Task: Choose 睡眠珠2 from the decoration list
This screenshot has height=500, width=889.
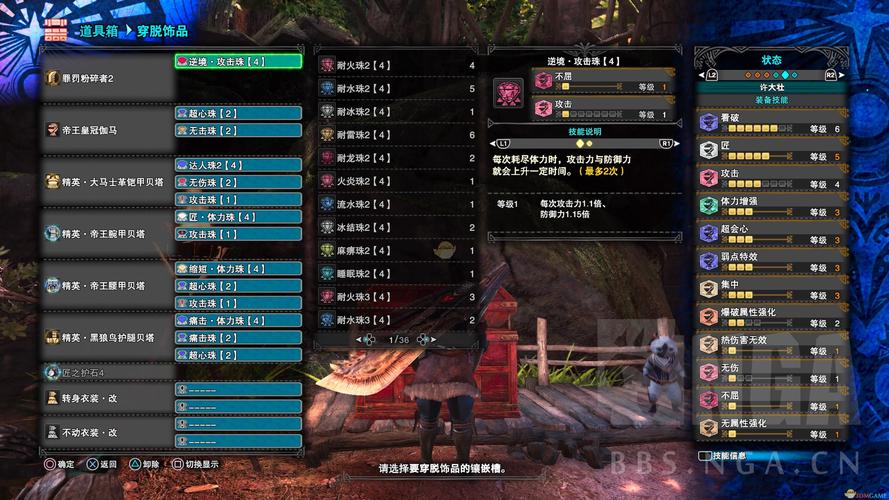Action: click(397, 273)
